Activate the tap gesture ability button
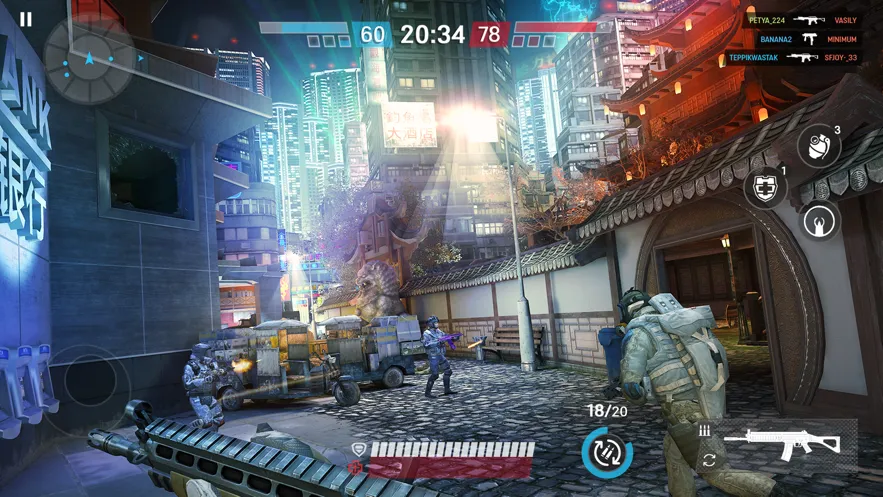Screen dimensions: 883x497 821,221
